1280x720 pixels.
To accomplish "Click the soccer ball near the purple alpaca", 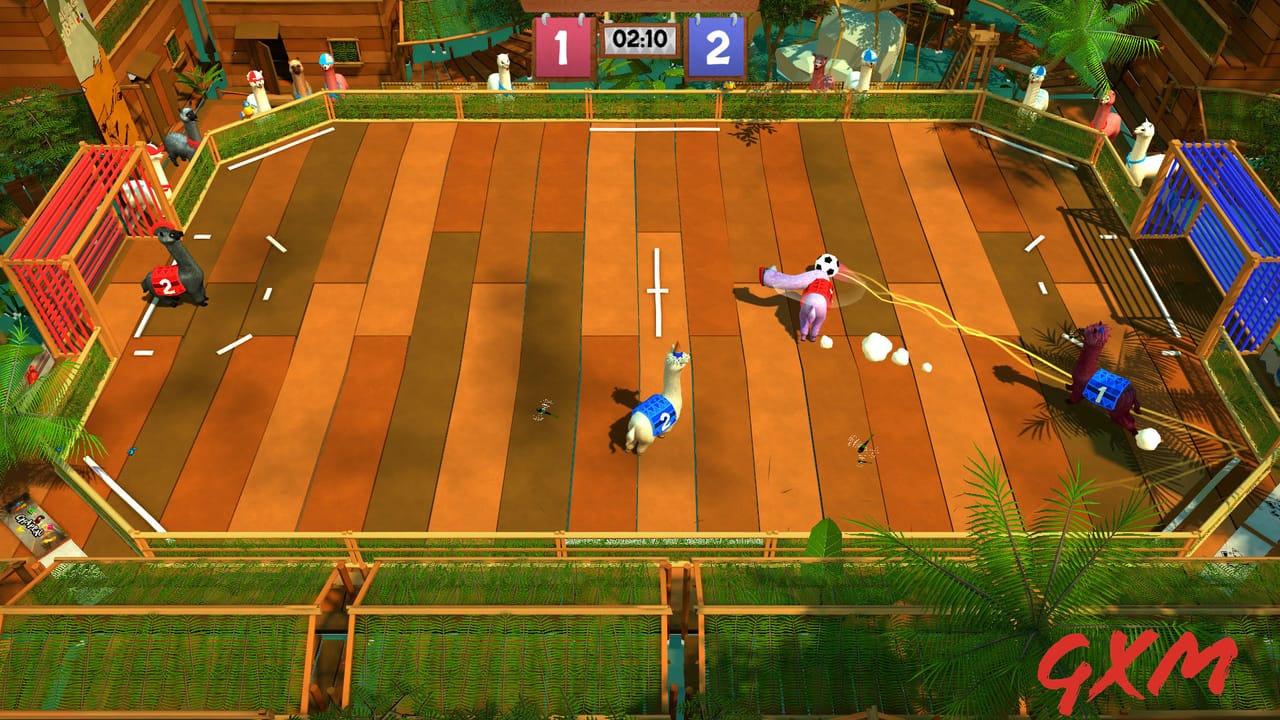I will click(826, 262).
